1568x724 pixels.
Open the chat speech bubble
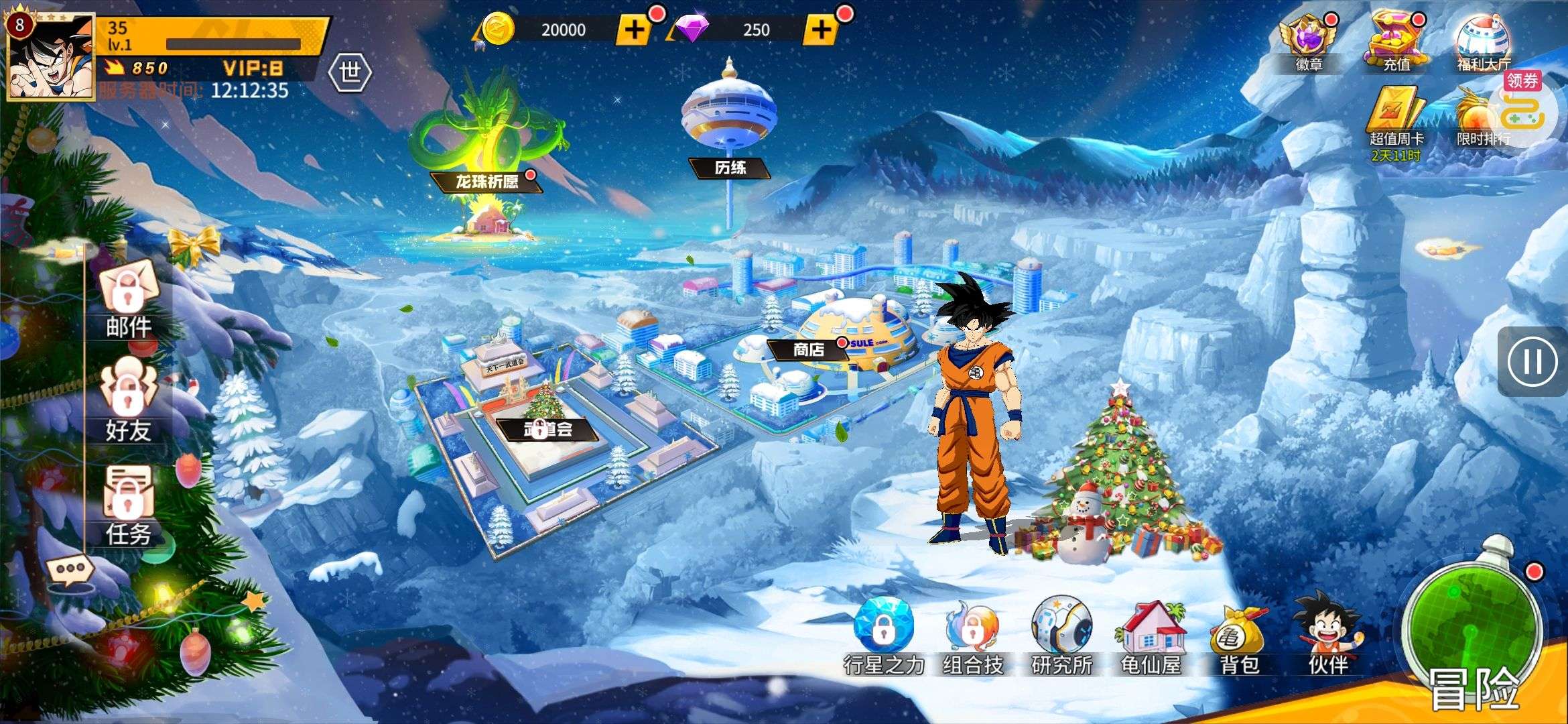(x=70, y=570)
